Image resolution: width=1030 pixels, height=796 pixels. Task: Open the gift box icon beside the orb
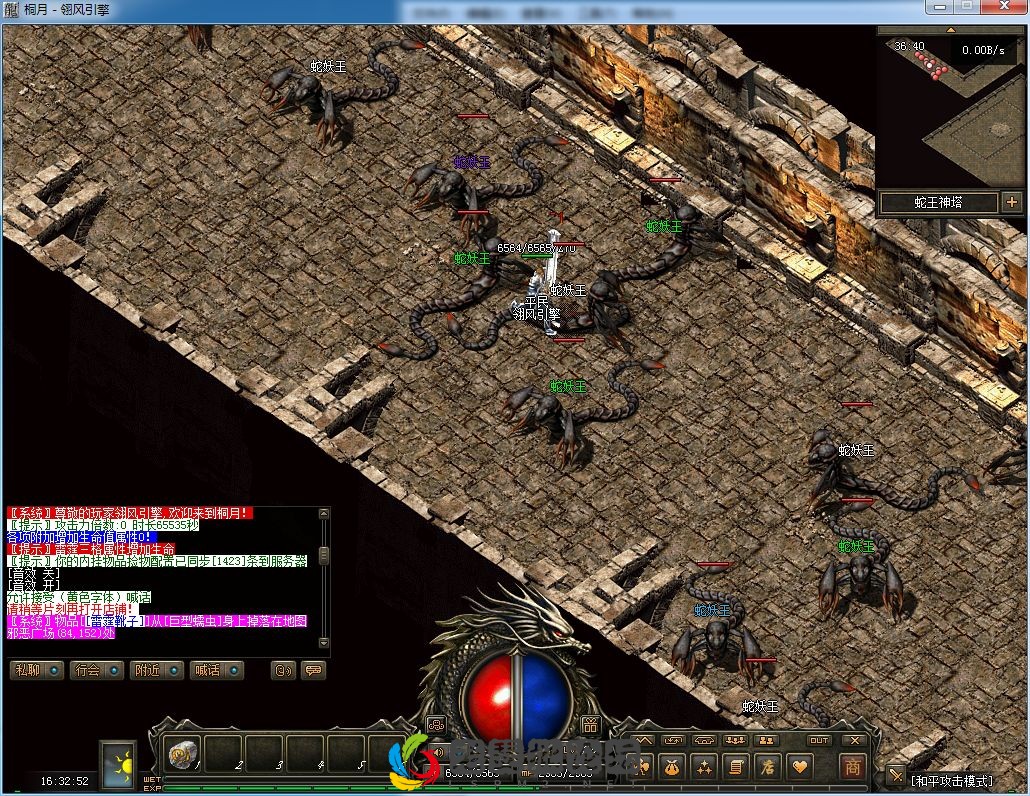[590, 725]
